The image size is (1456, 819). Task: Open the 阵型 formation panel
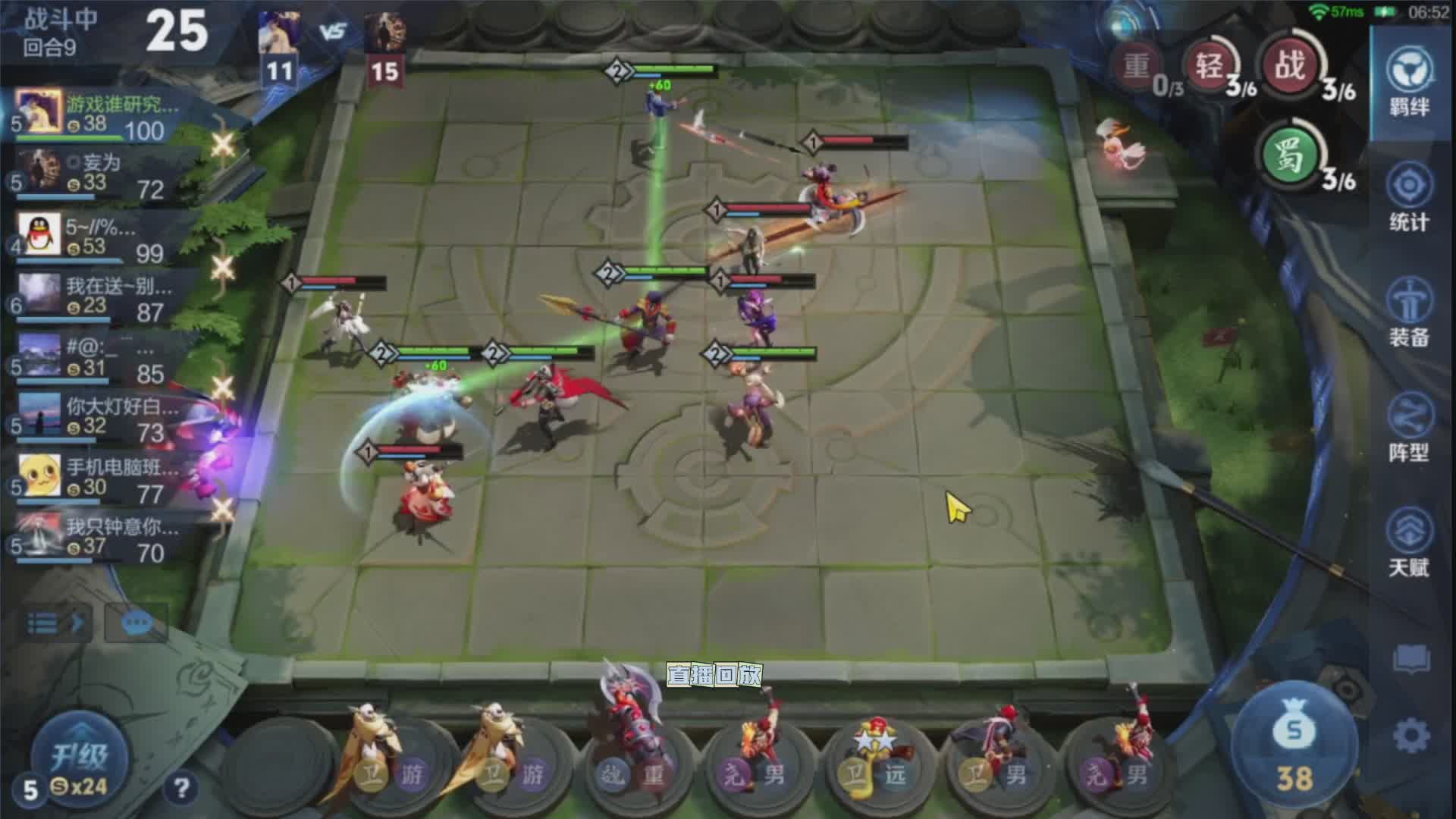pos(1409,428)
